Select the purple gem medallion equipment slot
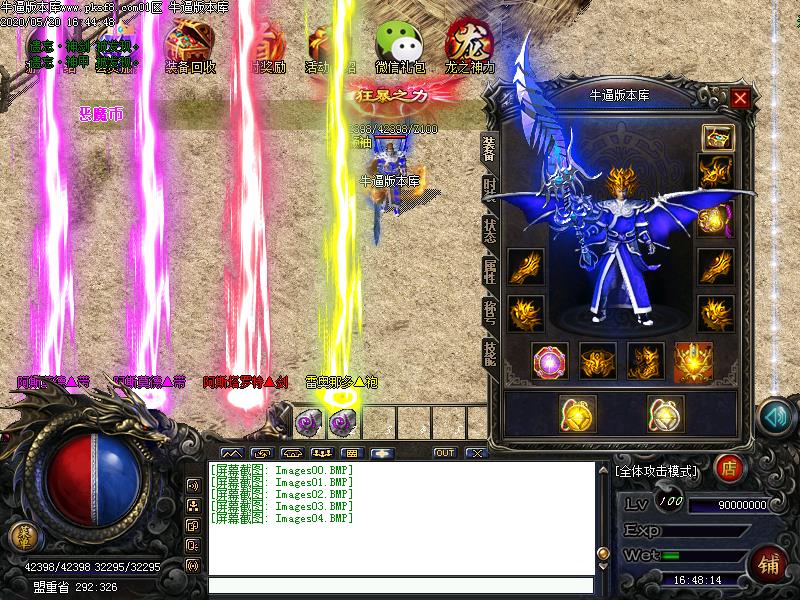800x600 pixels. pyautogui.click(x=549, y=362)
